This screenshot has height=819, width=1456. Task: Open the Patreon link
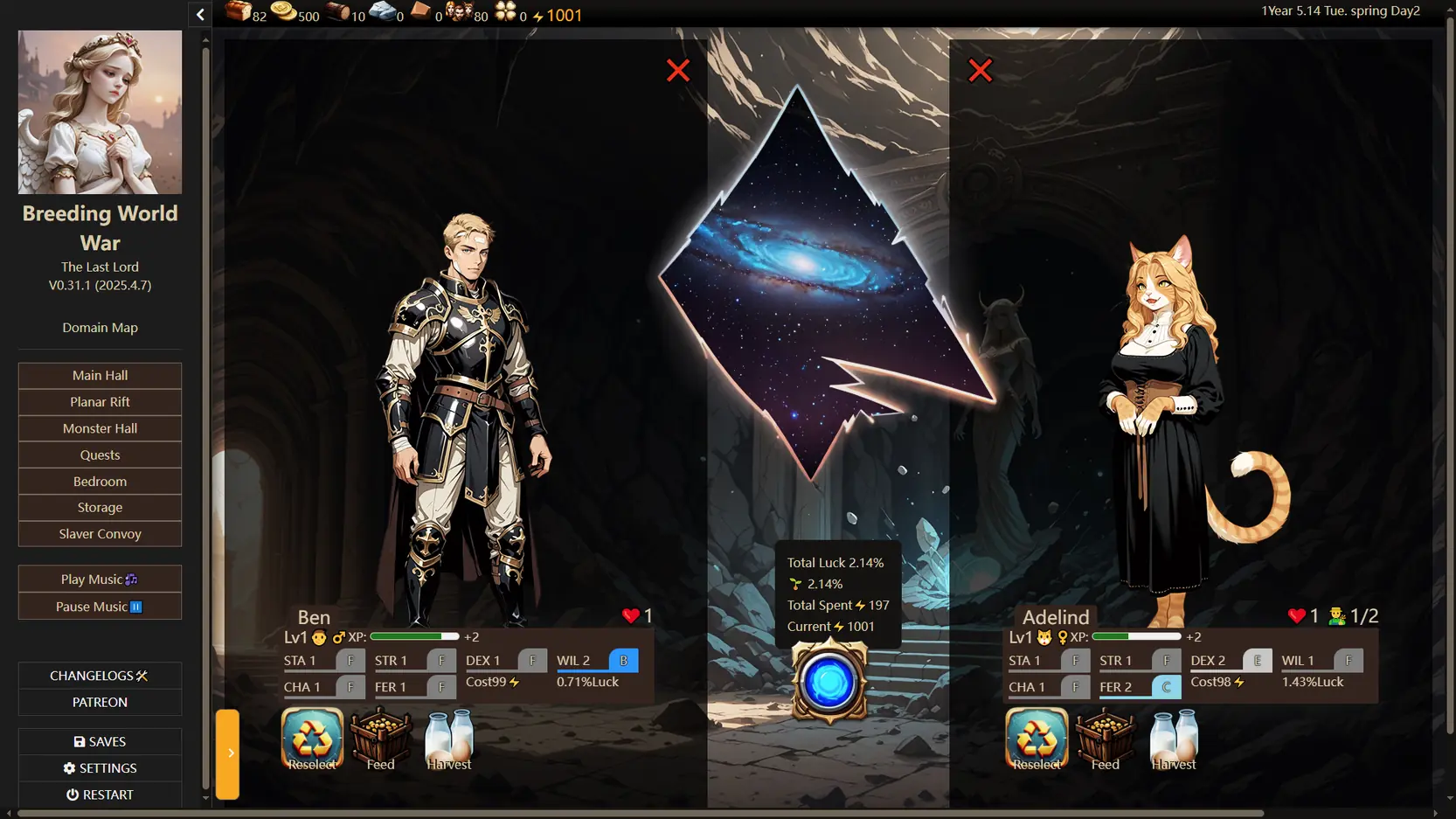(100, 703)
